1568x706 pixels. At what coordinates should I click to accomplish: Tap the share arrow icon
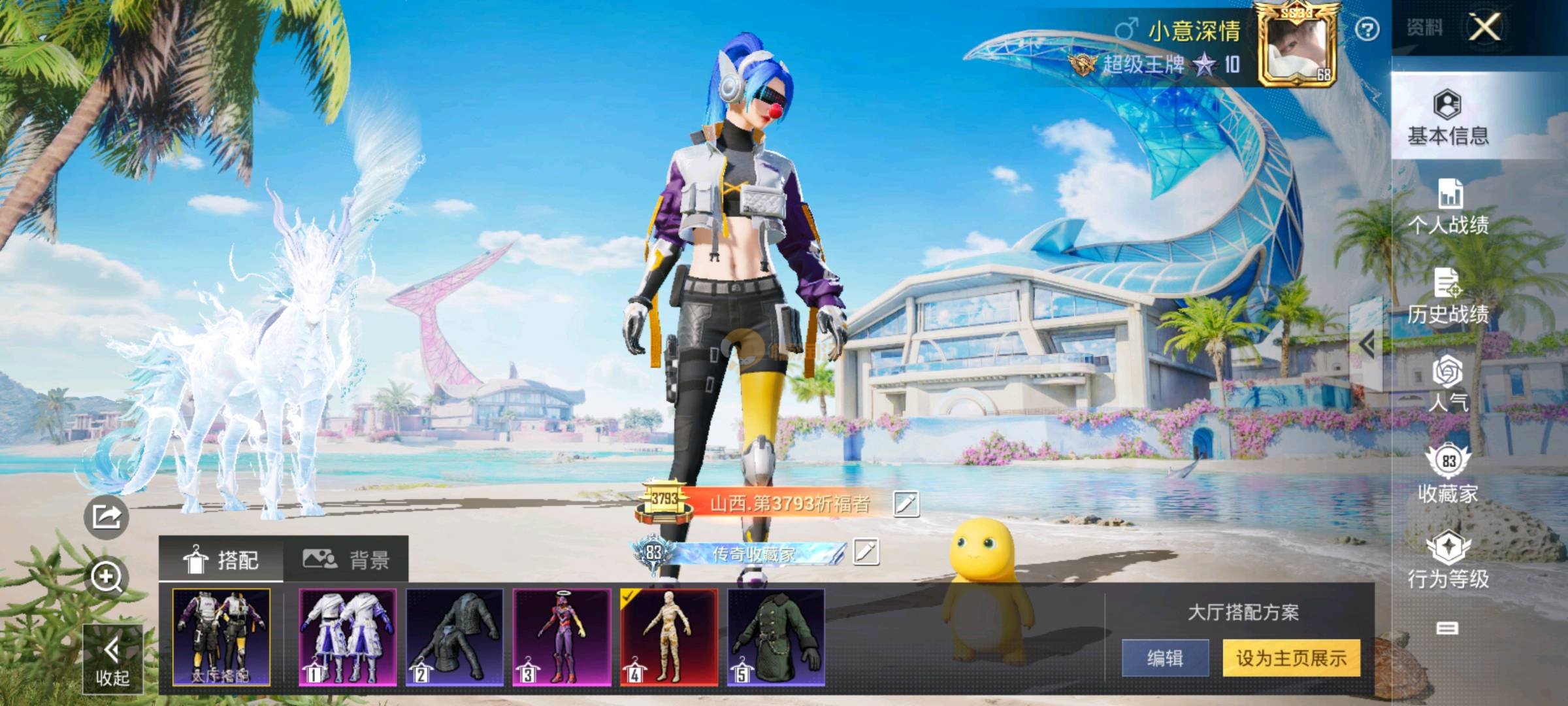click(106, 517)
